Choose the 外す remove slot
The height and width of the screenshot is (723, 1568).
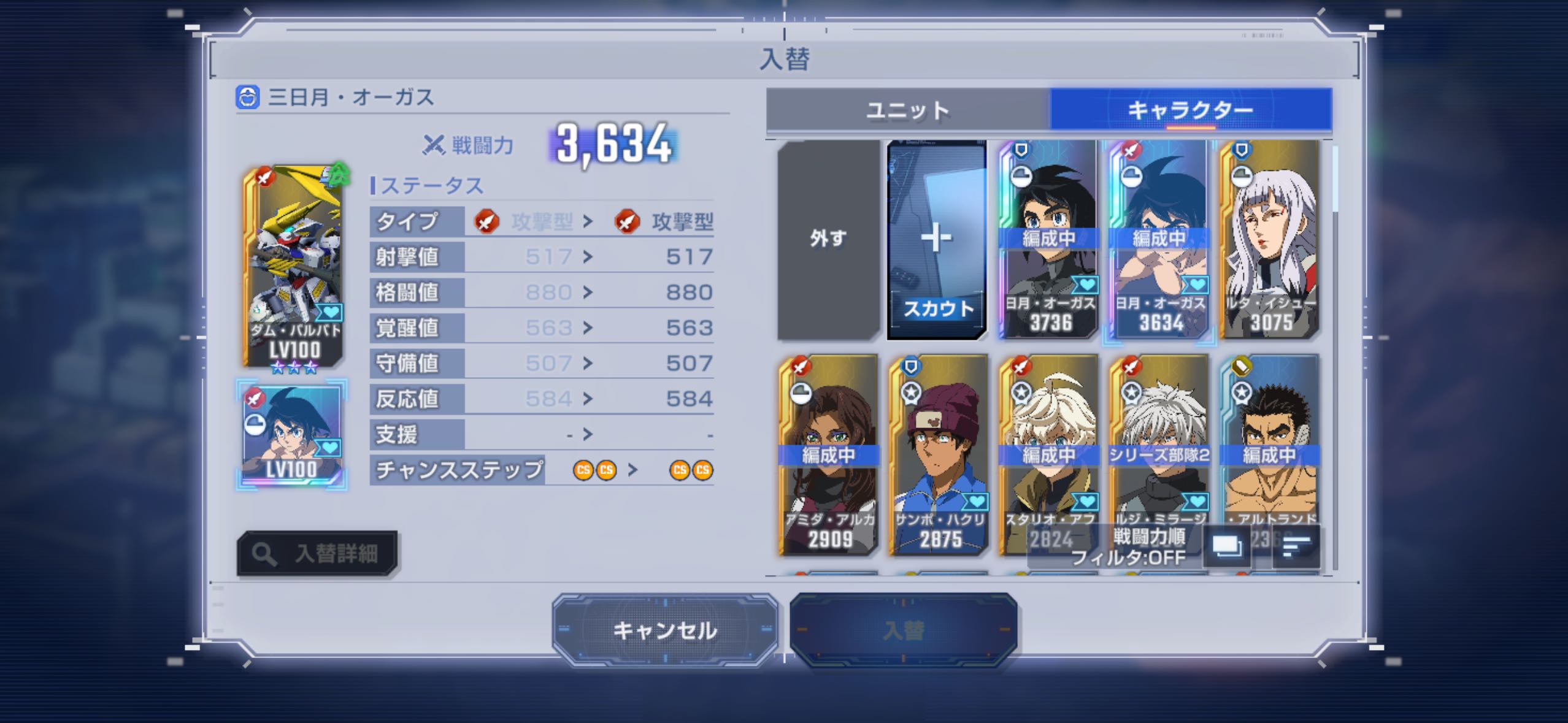pos(828,239)
